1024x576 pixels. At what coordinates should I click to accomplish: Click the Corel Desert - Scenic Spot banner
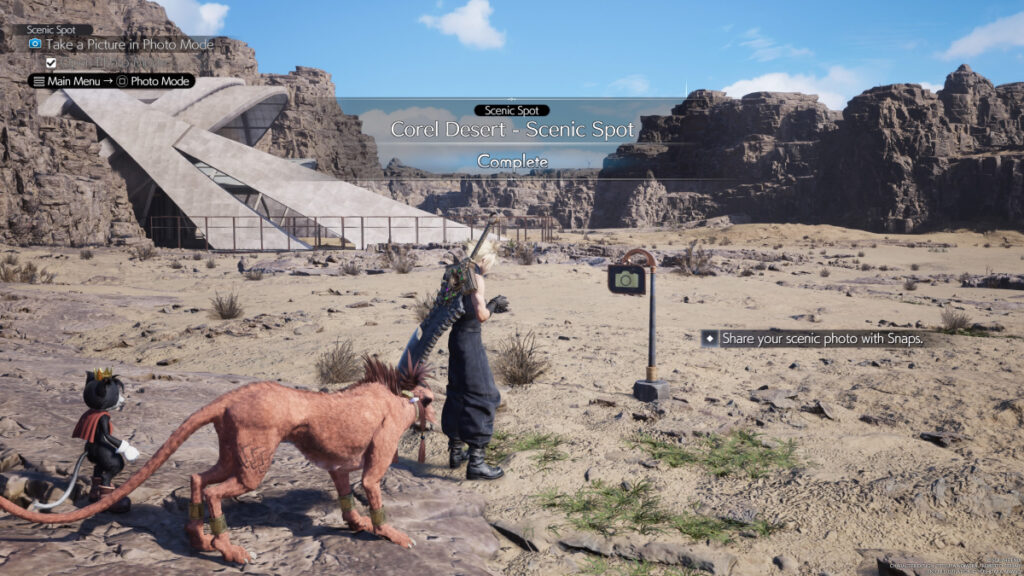pos(512,130)
